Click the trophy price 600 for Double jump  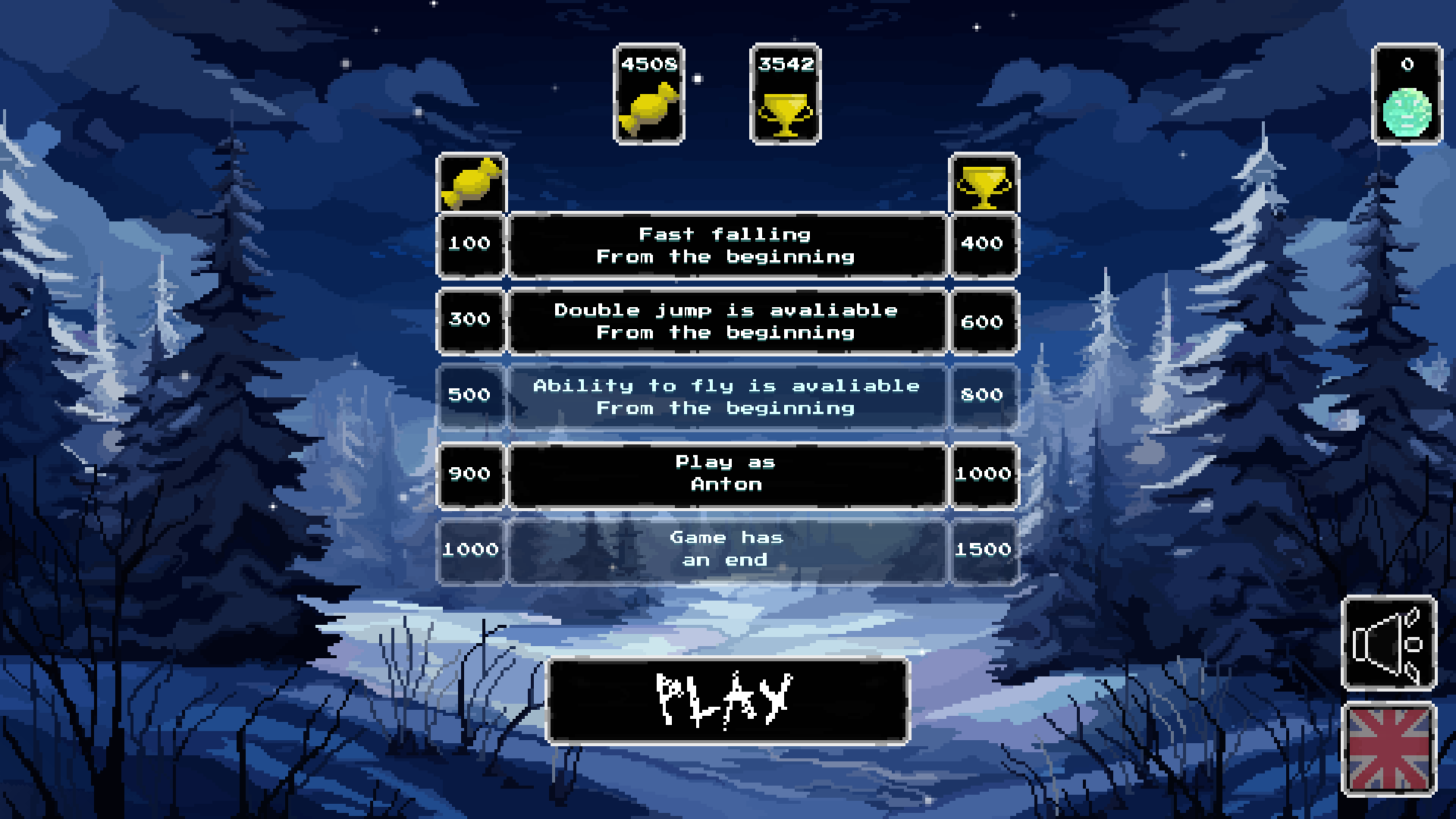pyautogui.click(x=983, y=321)
